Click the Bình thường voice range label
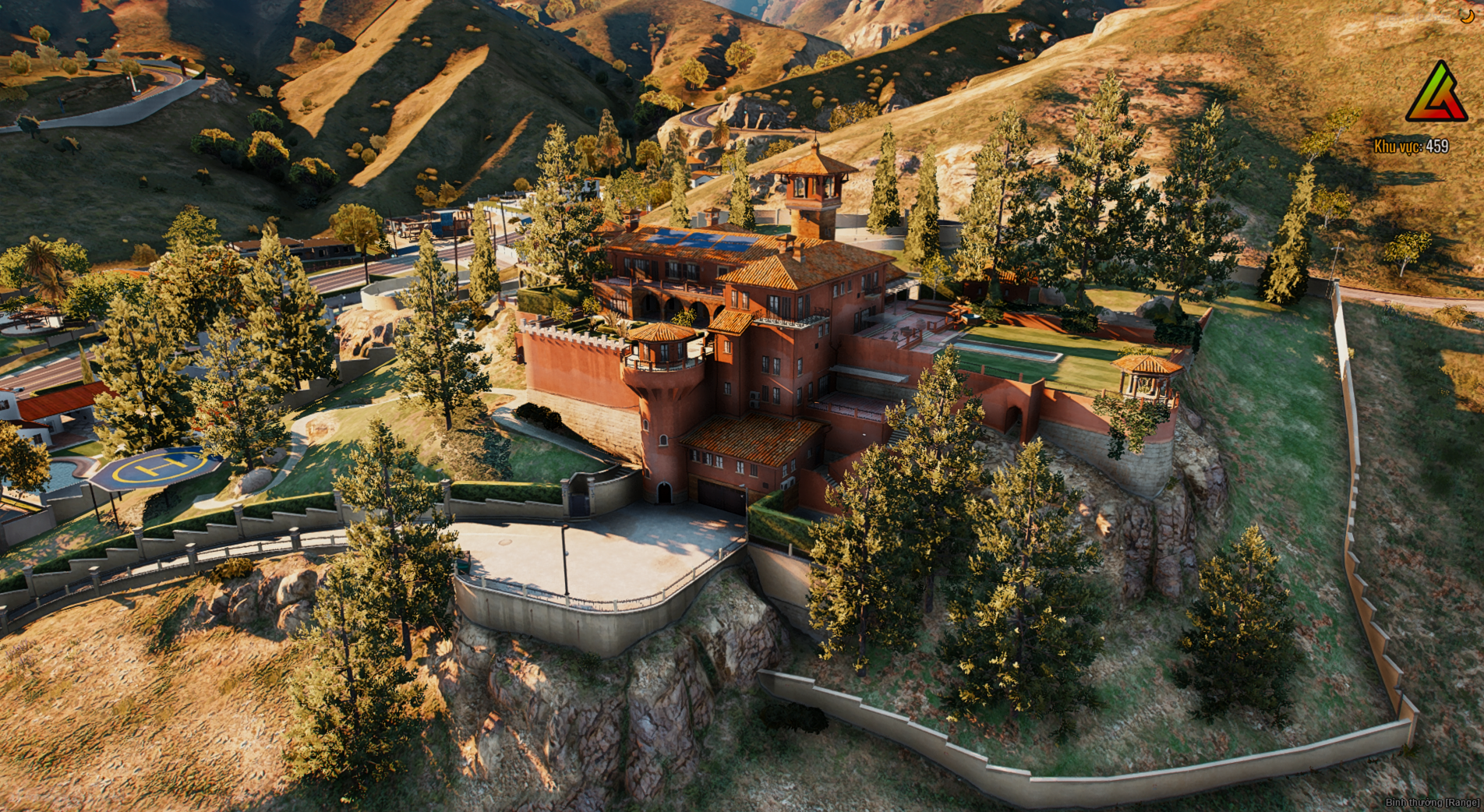This screenshot has width=1484, height=812. coord(1432,803)
